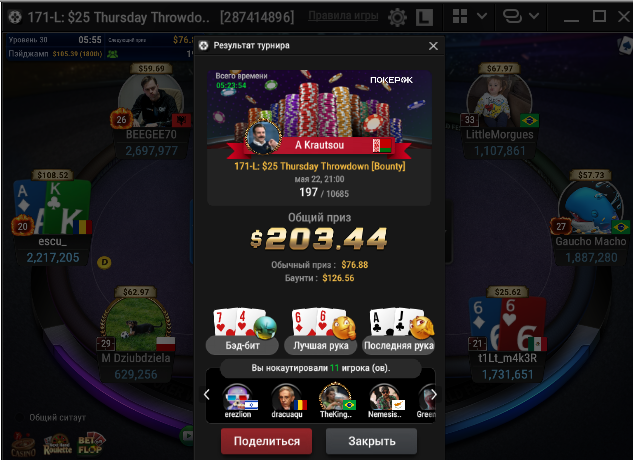Viewport: 633px width, 460px height.
Task: Show more knocked-out players with right arrow
Action: [x=434, y=395]
